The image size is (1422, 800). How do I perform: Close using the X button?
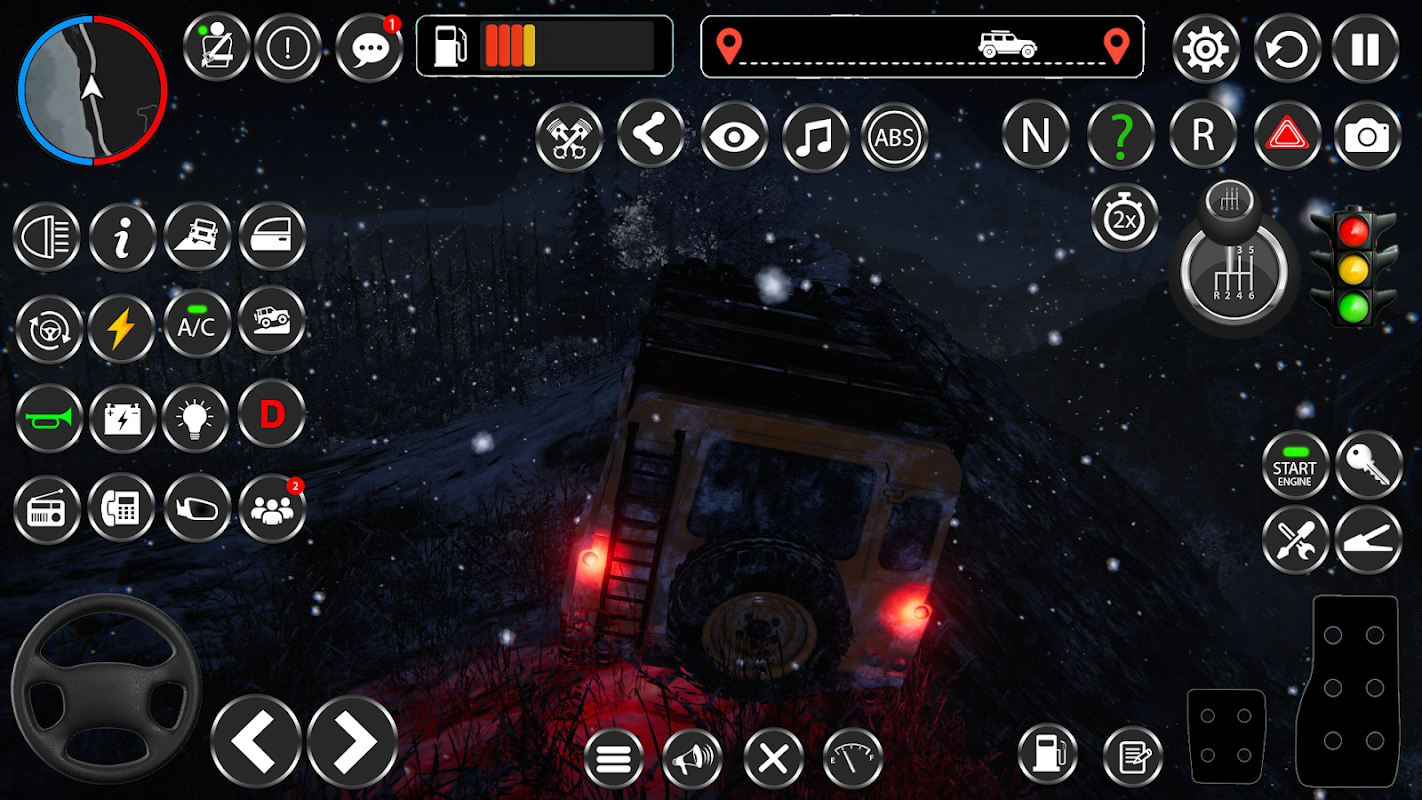click(x=773, y=759)
